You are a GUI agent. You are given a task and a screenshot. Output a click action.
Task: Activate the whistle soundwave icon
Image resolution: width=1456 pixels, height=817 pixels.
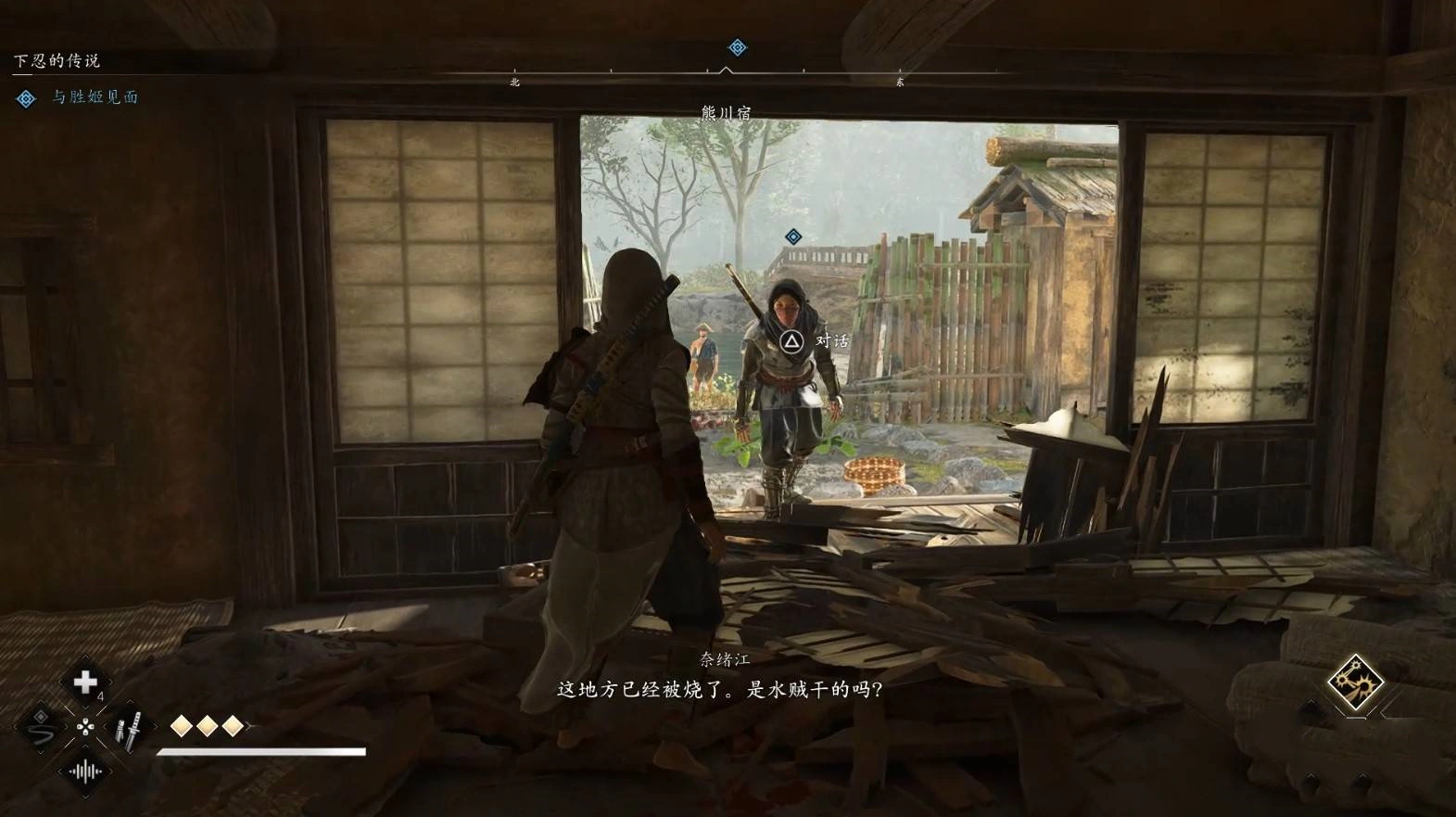pyautogui.click(x=85, y=771)
